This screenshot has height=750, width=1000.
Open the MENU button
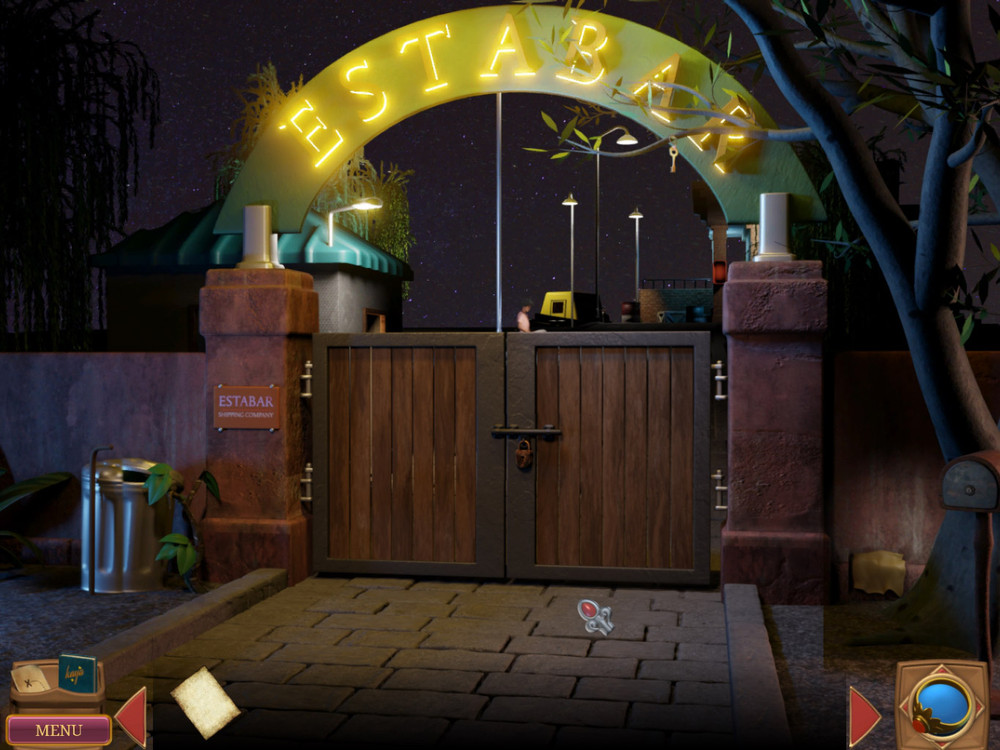click(58, 730)
